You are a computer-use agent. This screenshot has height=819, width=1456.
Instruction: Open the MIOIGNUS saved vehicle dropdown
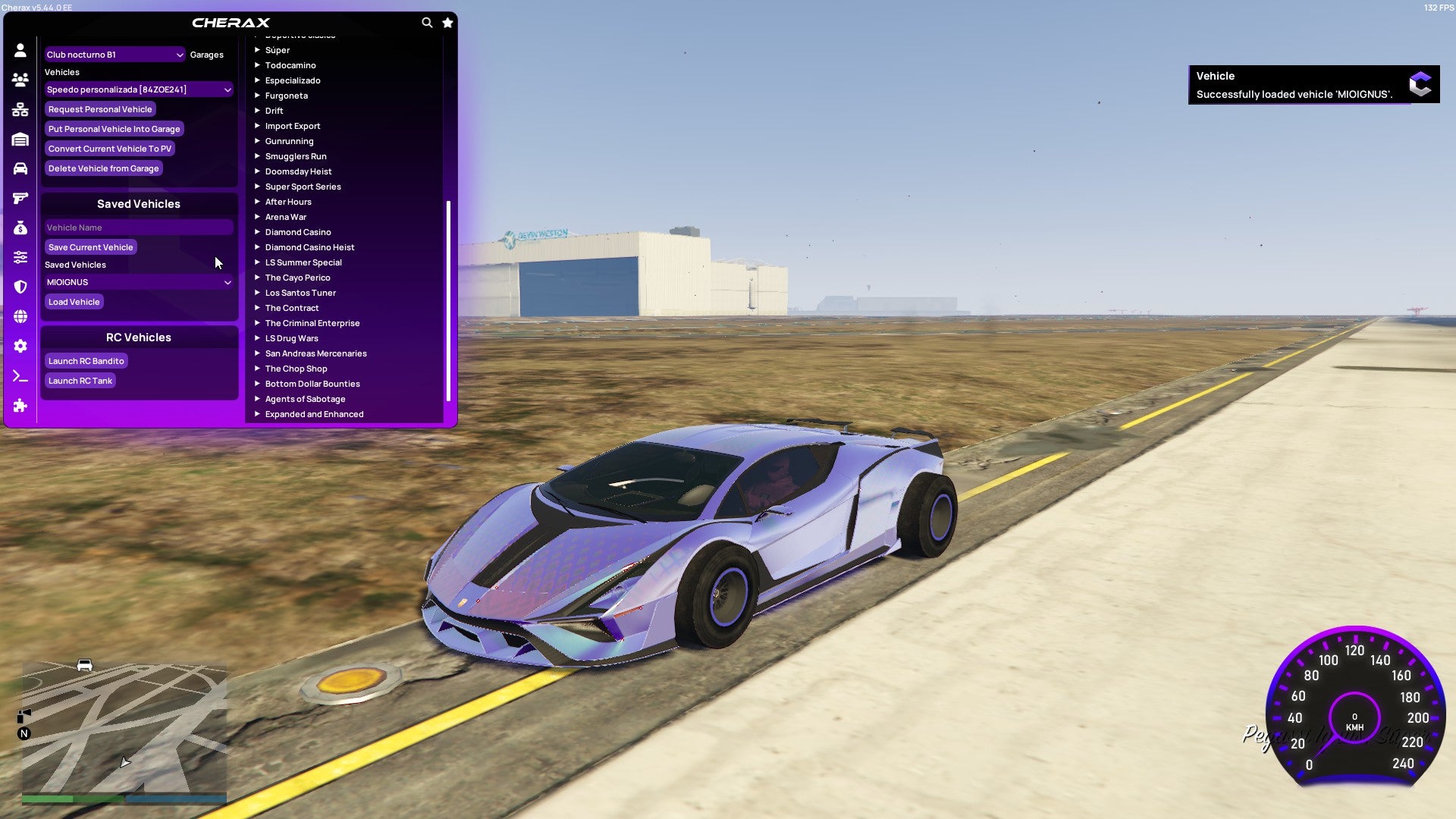coord(138,281)
